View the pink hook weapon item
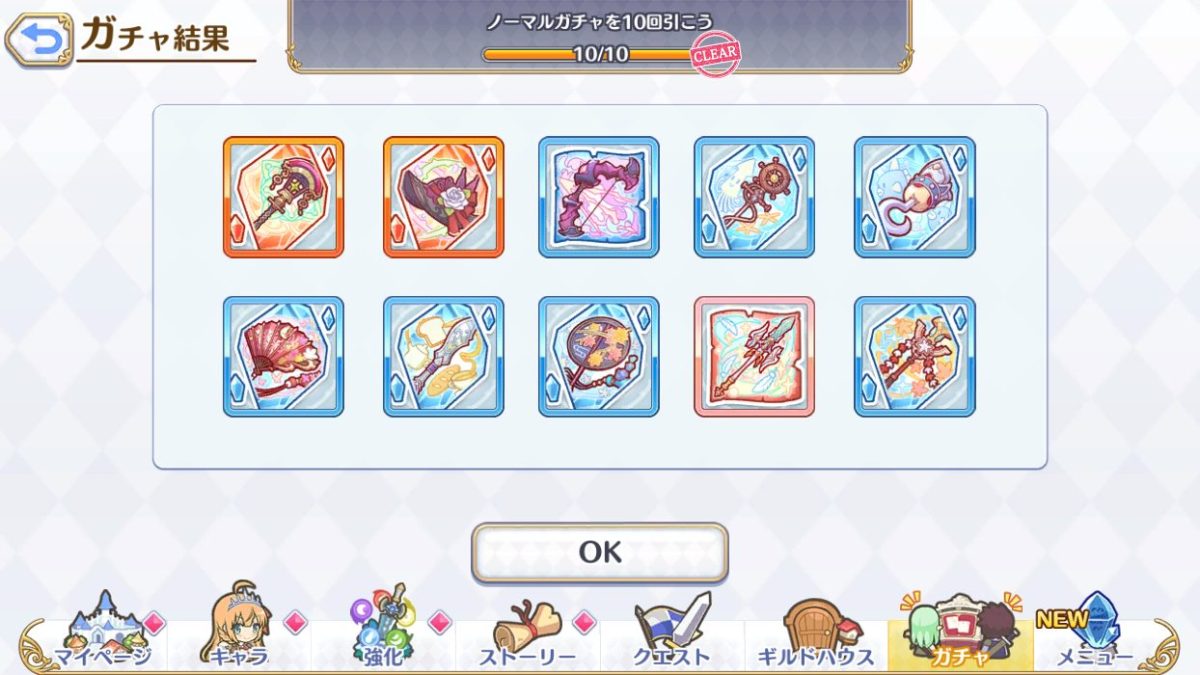Viewport: 1200px width, 675px height. pyautogui.click(x=914, y=197)
